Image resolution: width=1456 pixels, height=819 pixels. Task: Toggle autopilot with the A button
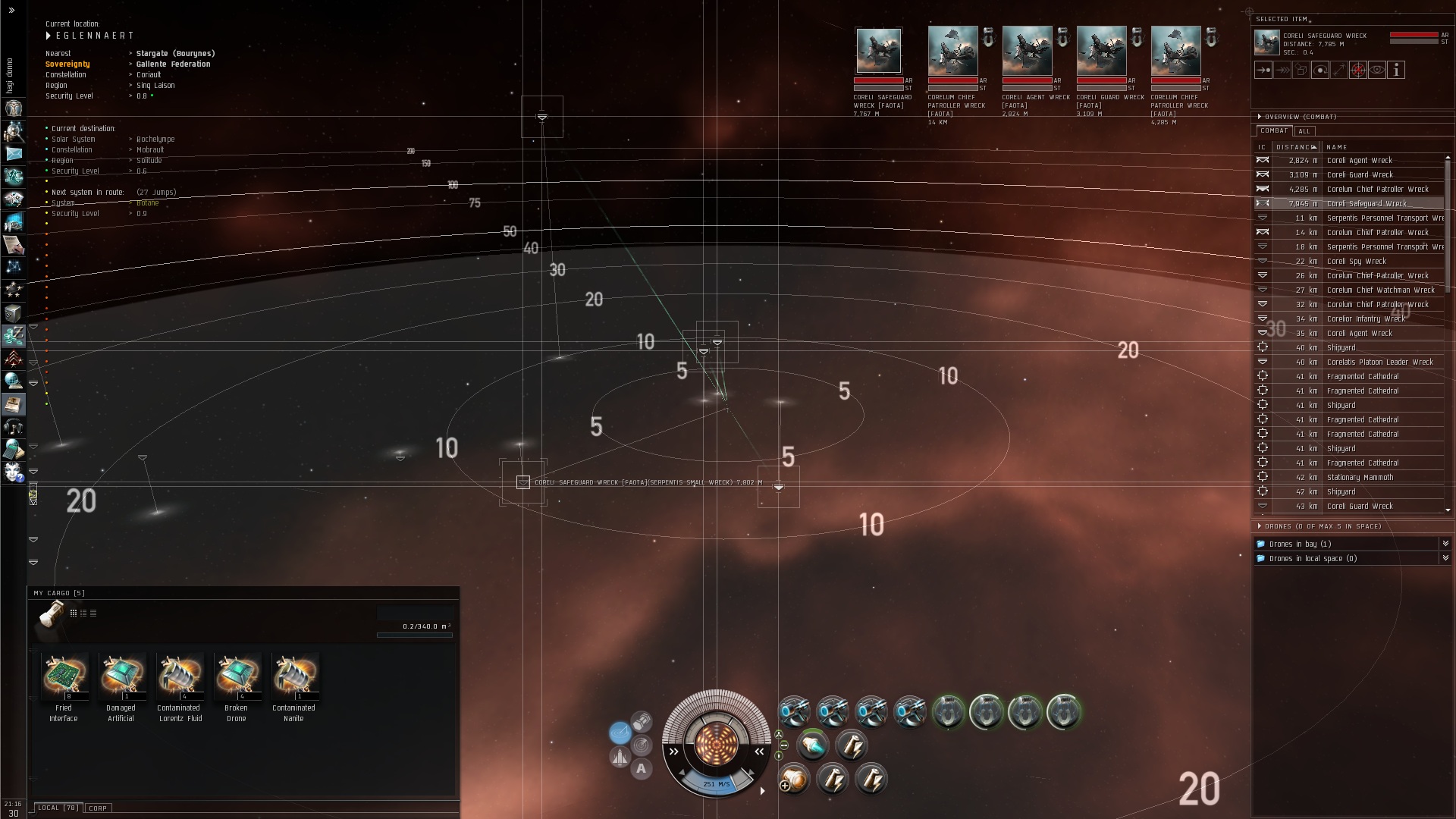click(642, 769)
